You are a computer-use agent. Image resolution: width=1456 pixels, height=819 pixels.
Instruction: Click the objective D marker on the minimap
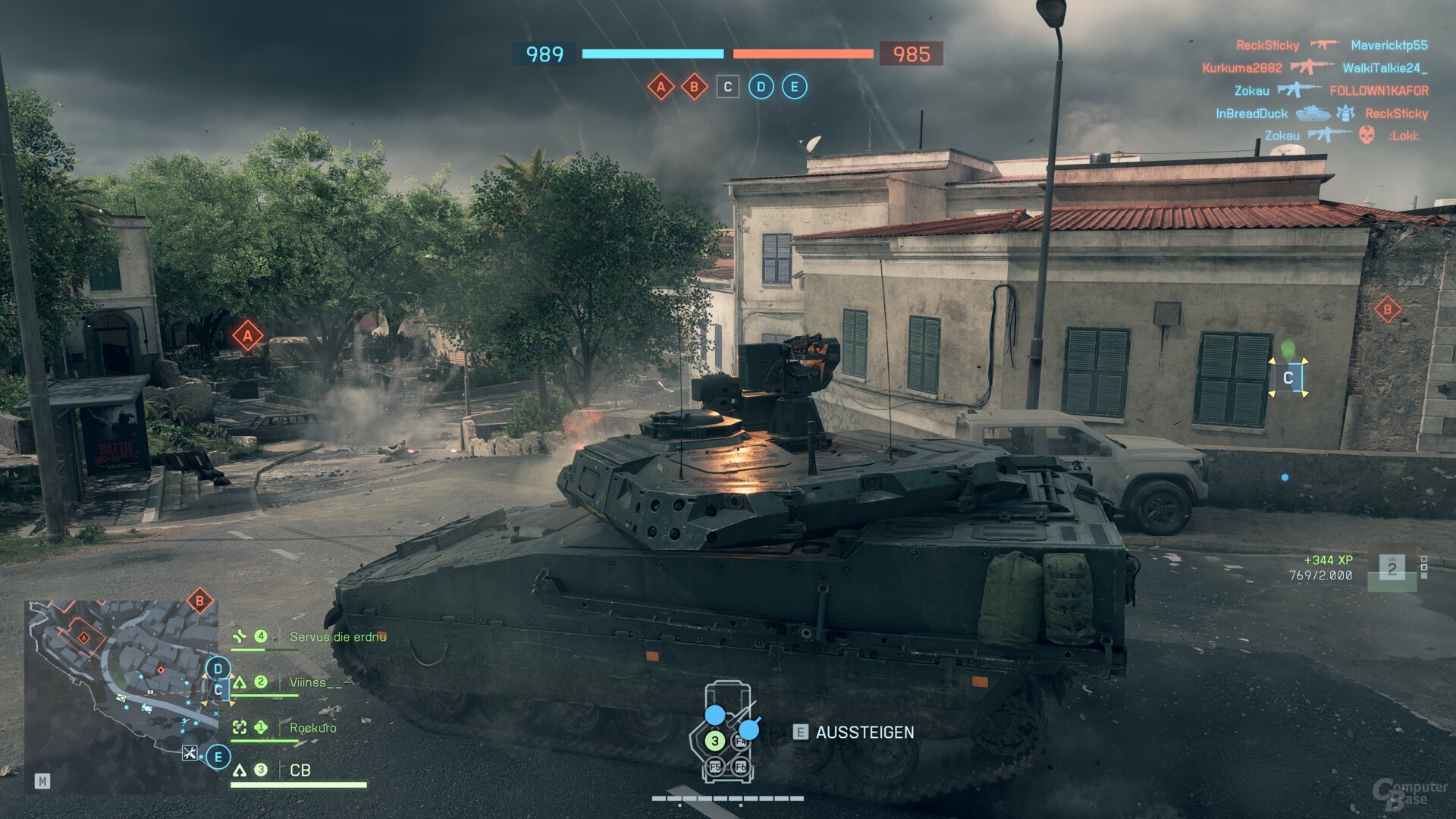(218, 668)
